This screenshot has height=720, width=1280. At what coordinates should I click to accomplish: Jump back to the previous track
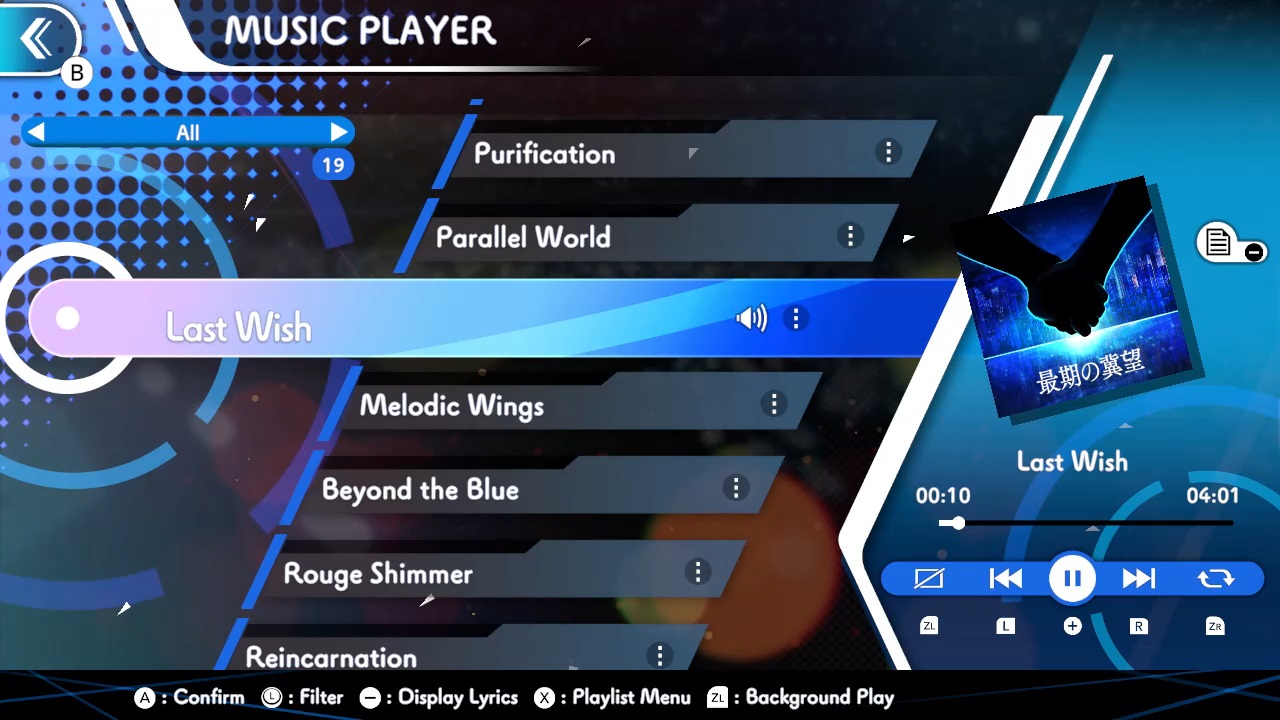click(x=1005, y=578)
